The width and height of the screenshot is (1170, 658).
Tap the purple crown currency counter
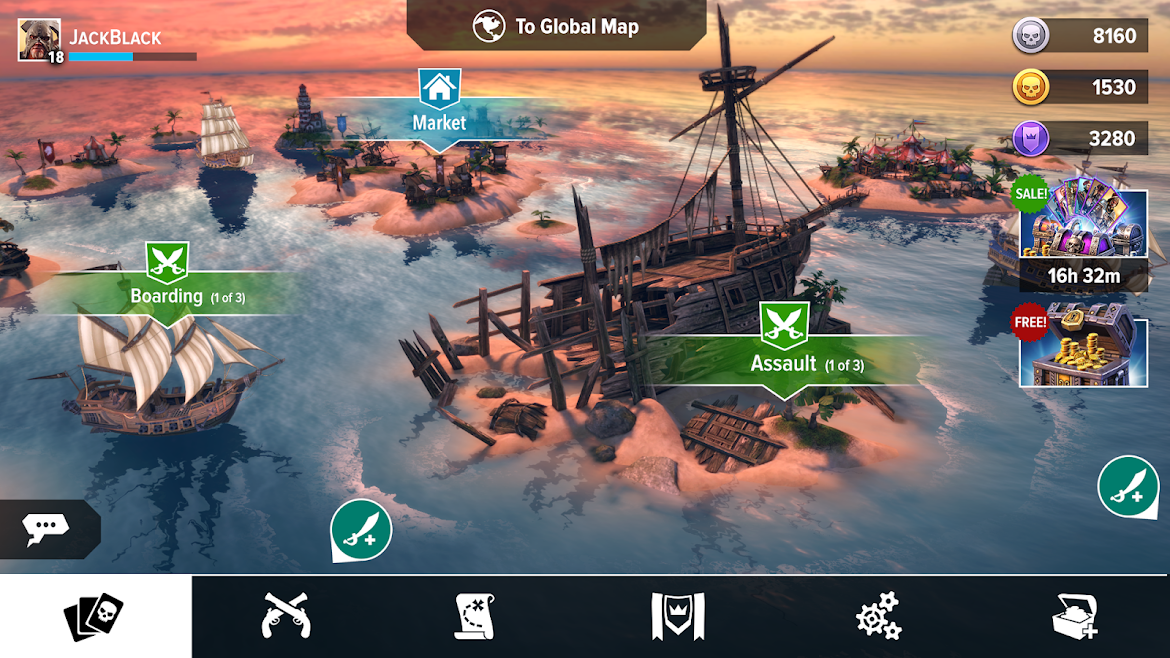1078,138
